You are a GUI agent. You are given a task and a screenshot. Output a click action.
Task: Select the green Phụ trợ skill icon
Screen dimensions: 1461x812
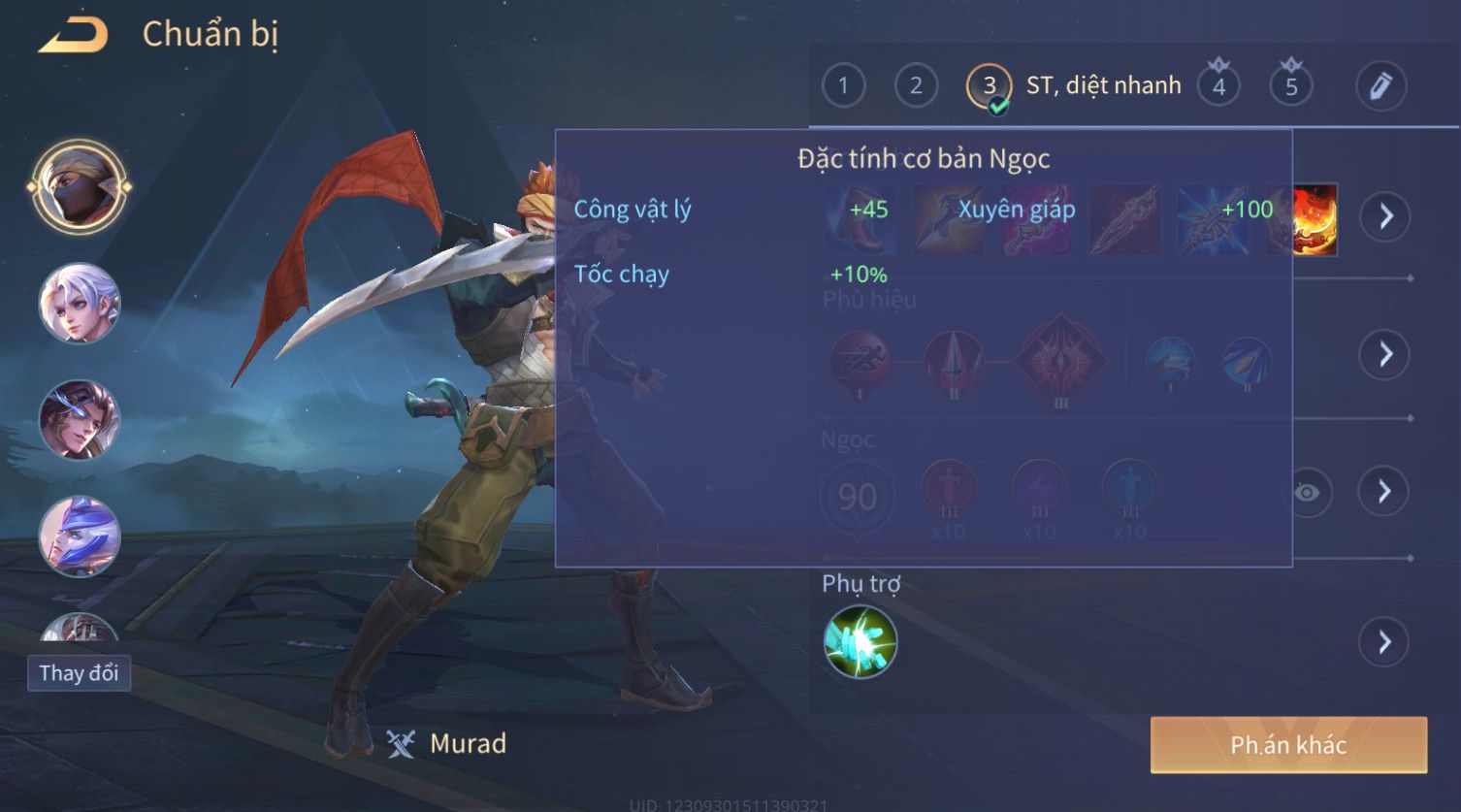point(860,642)
